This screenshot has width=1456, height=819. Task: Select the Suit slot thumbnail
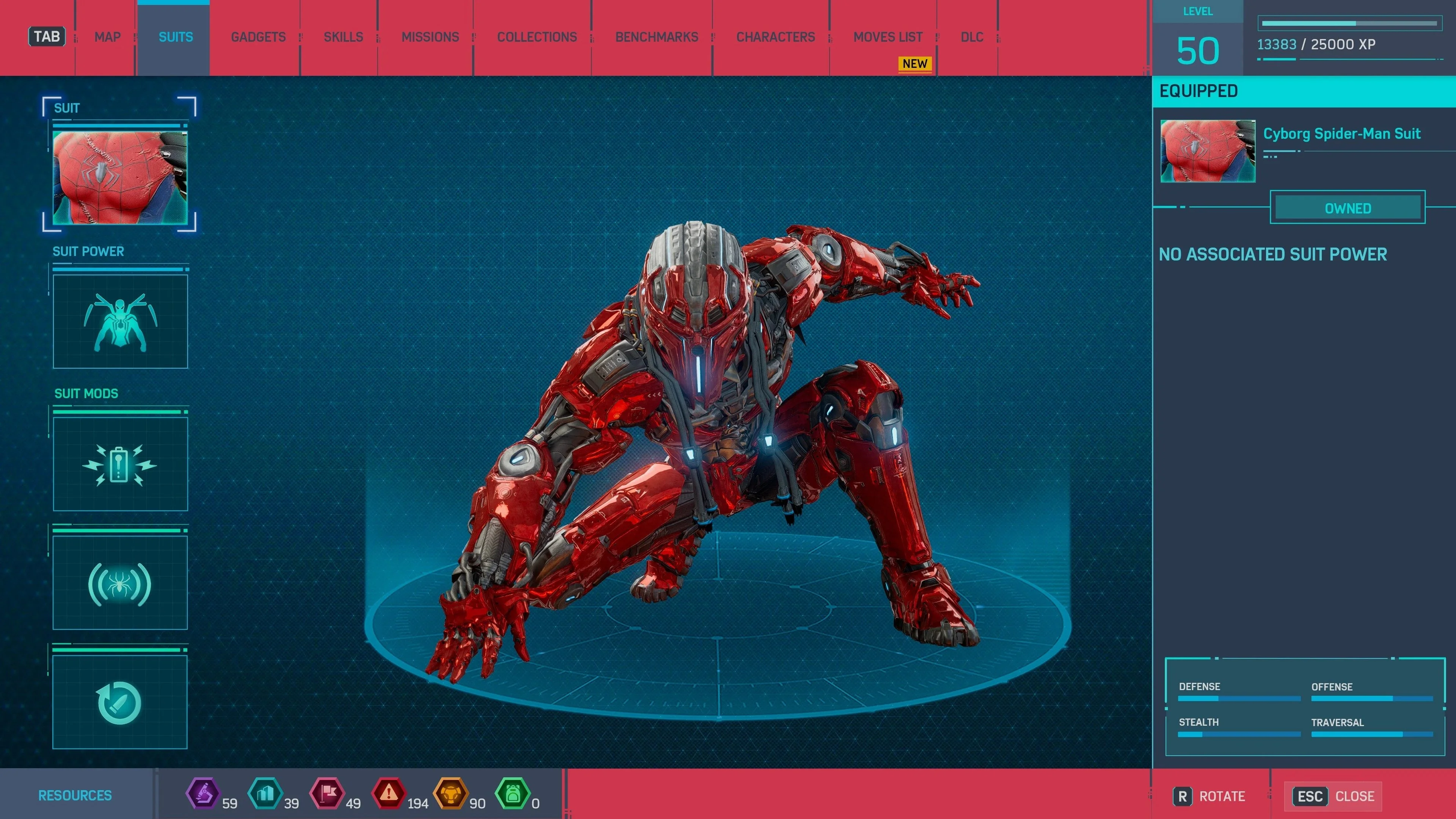coord(120,177)
